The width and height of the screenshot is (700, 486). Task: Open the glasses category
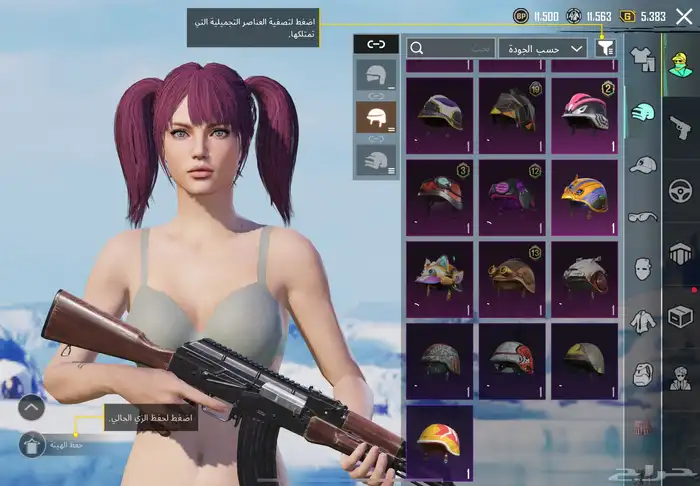pyautogui.click(x=643, y=216)
